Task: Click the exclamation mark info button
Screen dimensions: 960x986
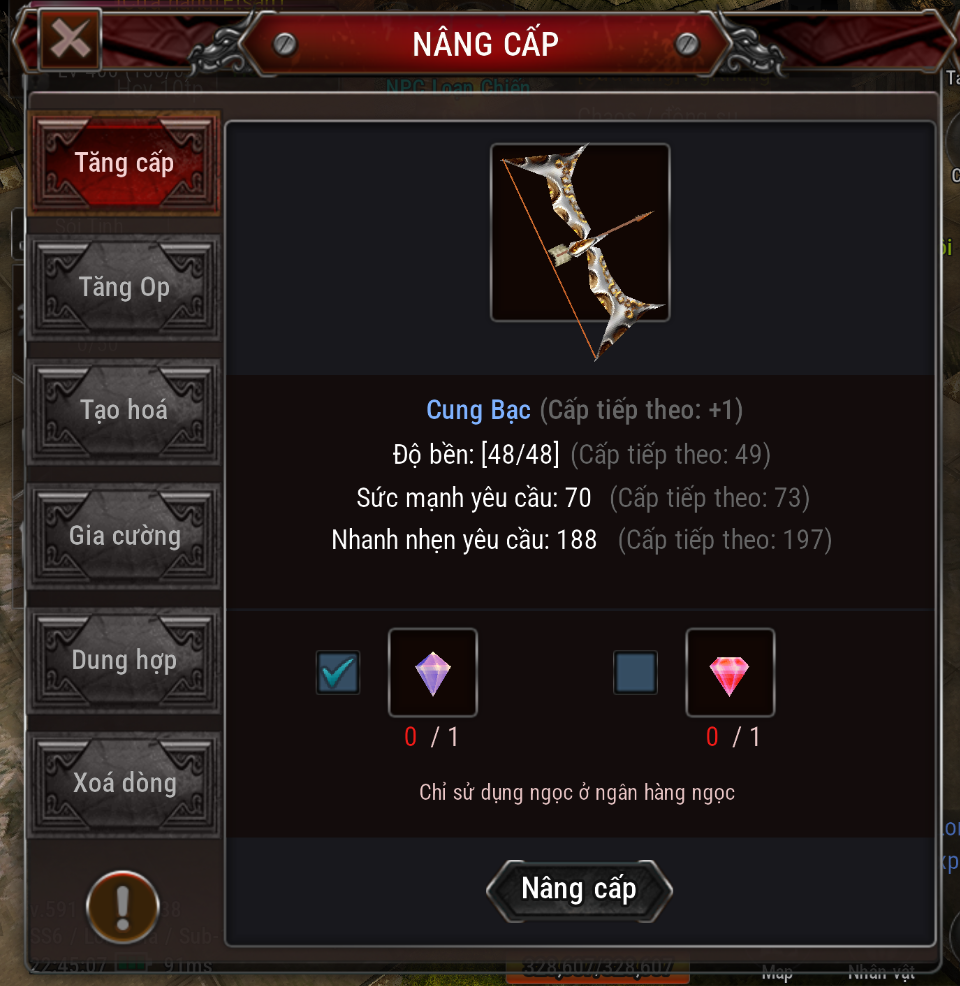Action: click(x=123, y=907)
